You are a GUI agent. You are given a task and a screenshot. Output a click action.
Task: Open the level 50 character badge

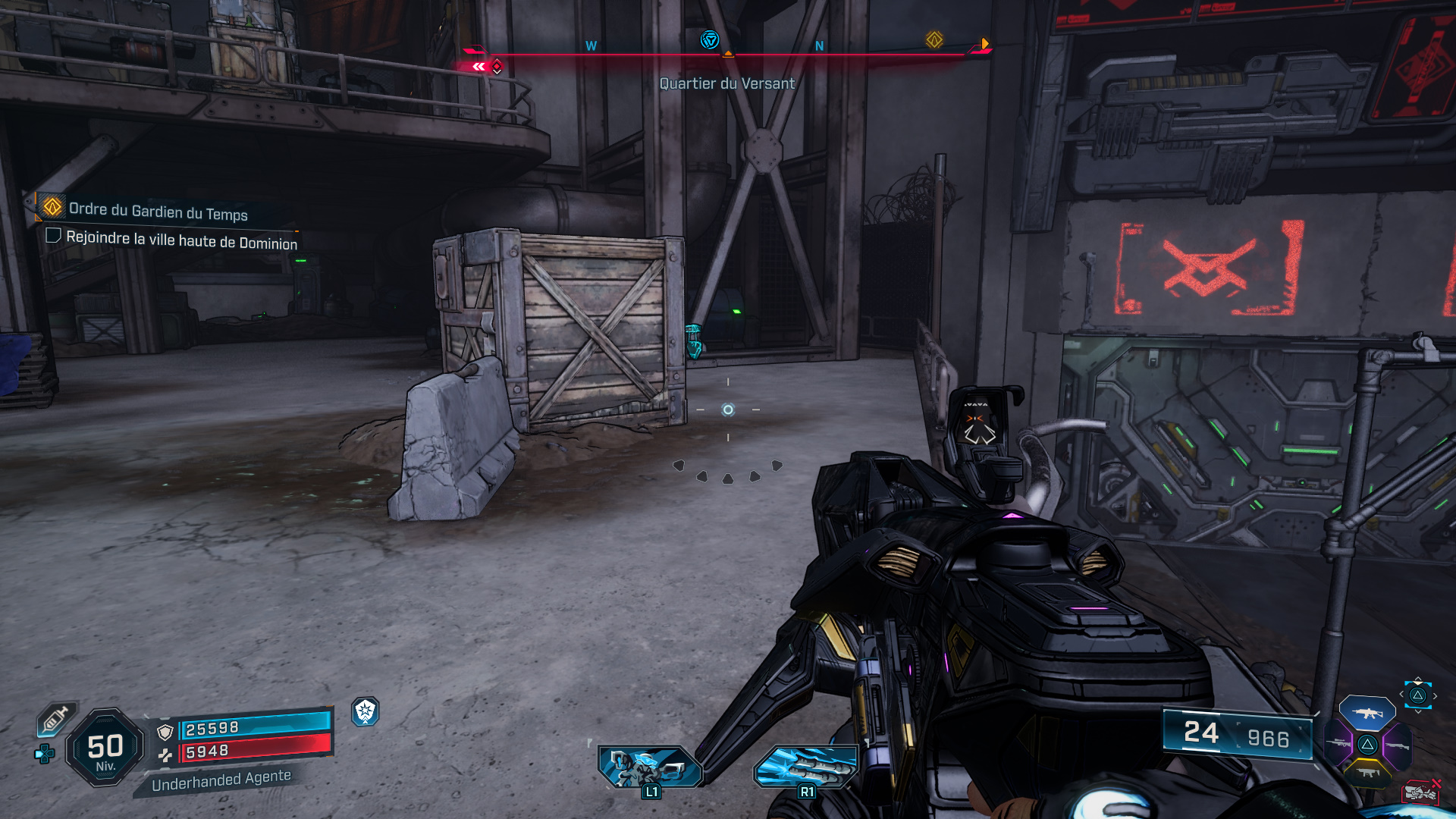105,748
